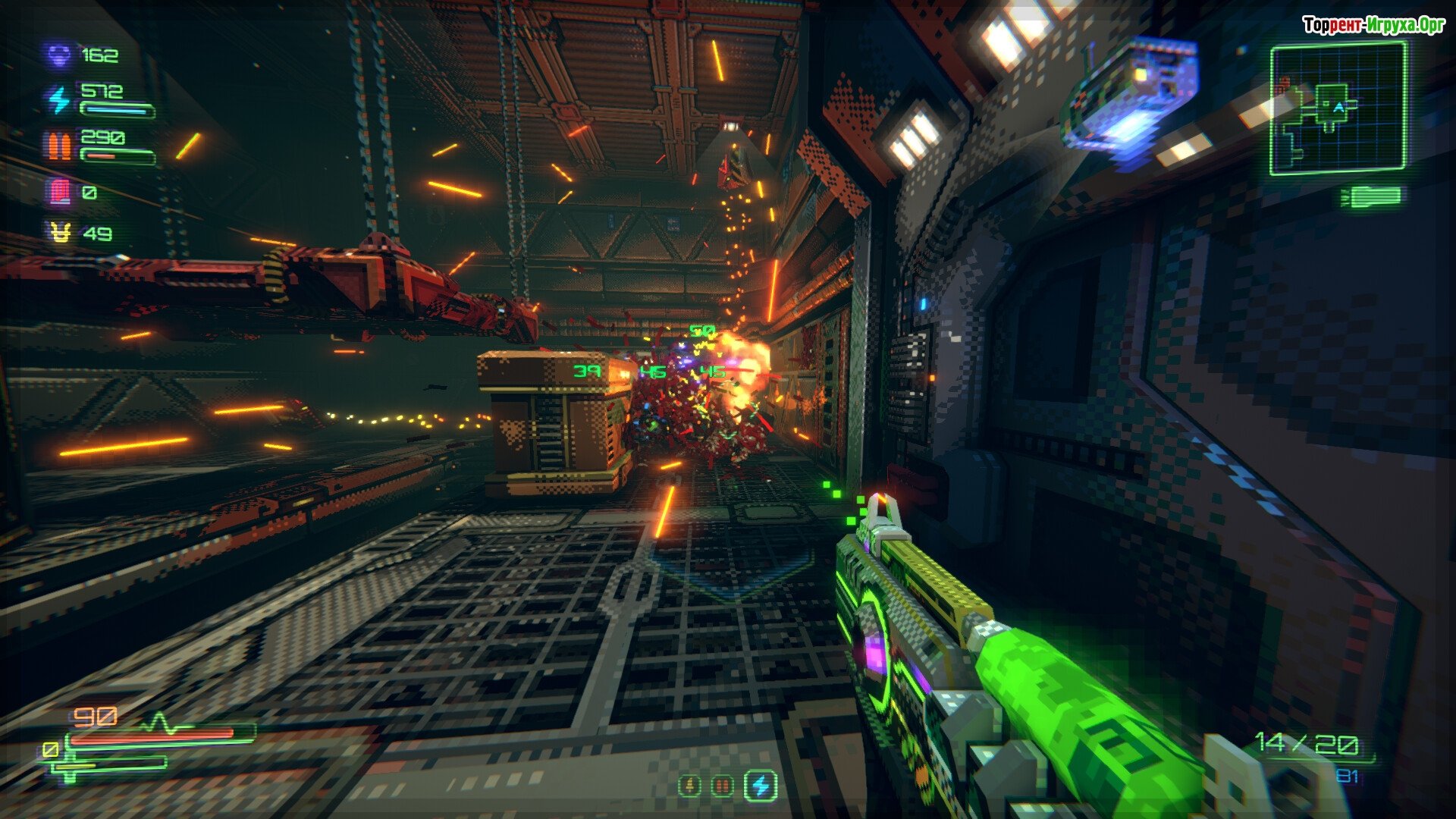Screen dimensions: 1456x819
Task: Click the yellow currency icon
Action: click(x=59, y=233)
